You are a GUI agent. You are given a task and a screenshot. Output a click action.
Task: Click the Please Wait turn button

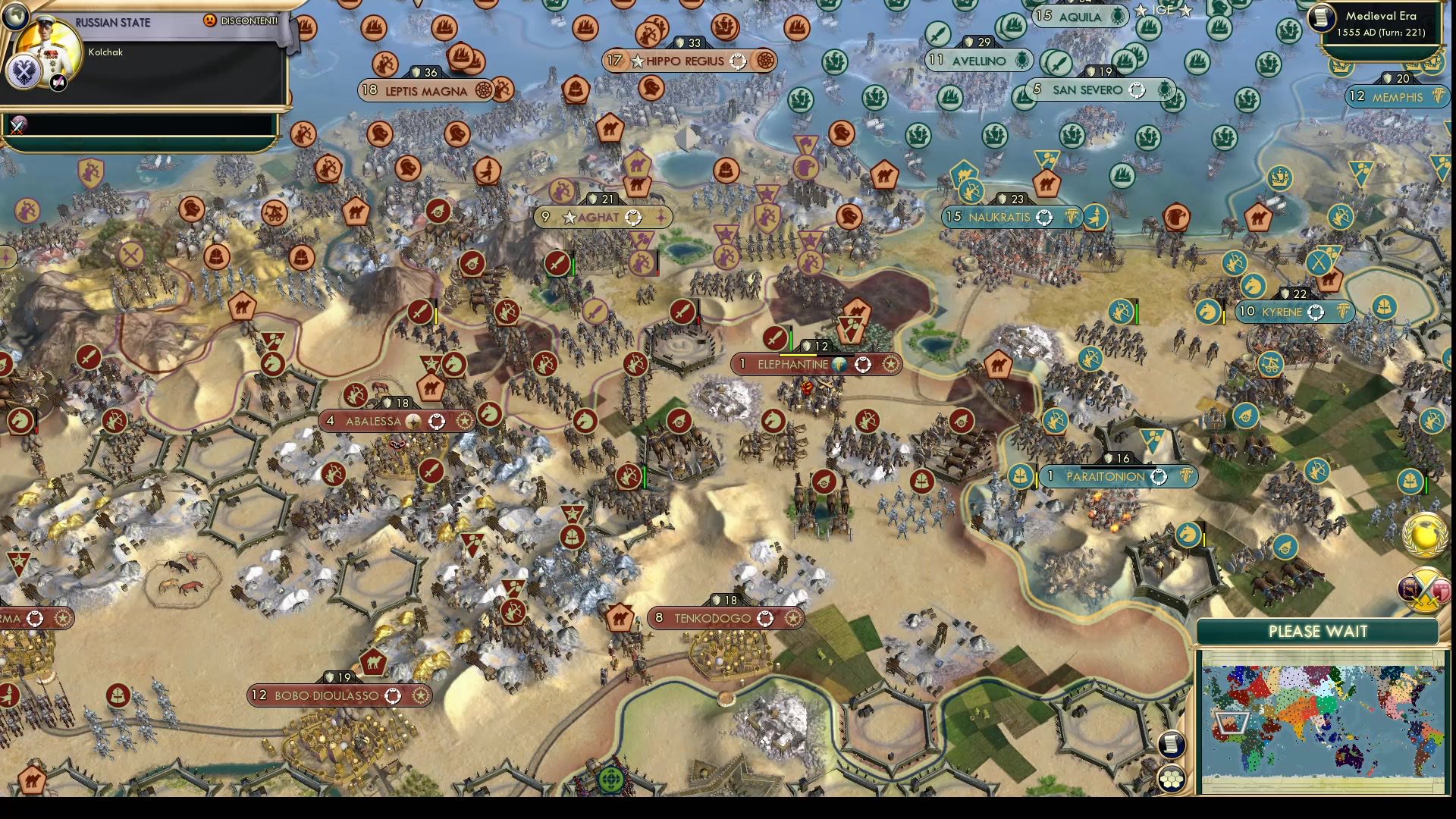[1317, 632]
